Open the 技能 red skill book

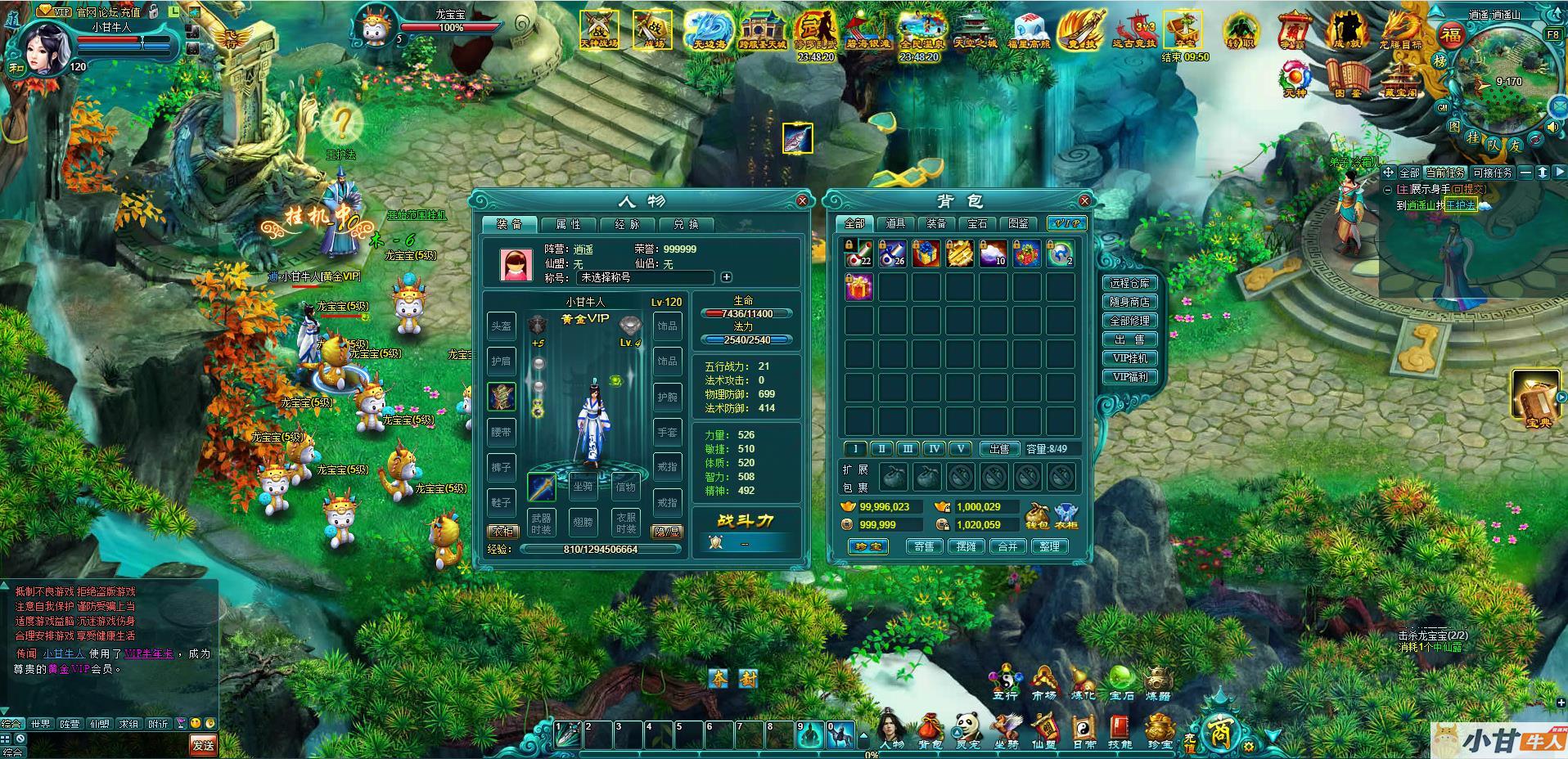click(1120, 729)
